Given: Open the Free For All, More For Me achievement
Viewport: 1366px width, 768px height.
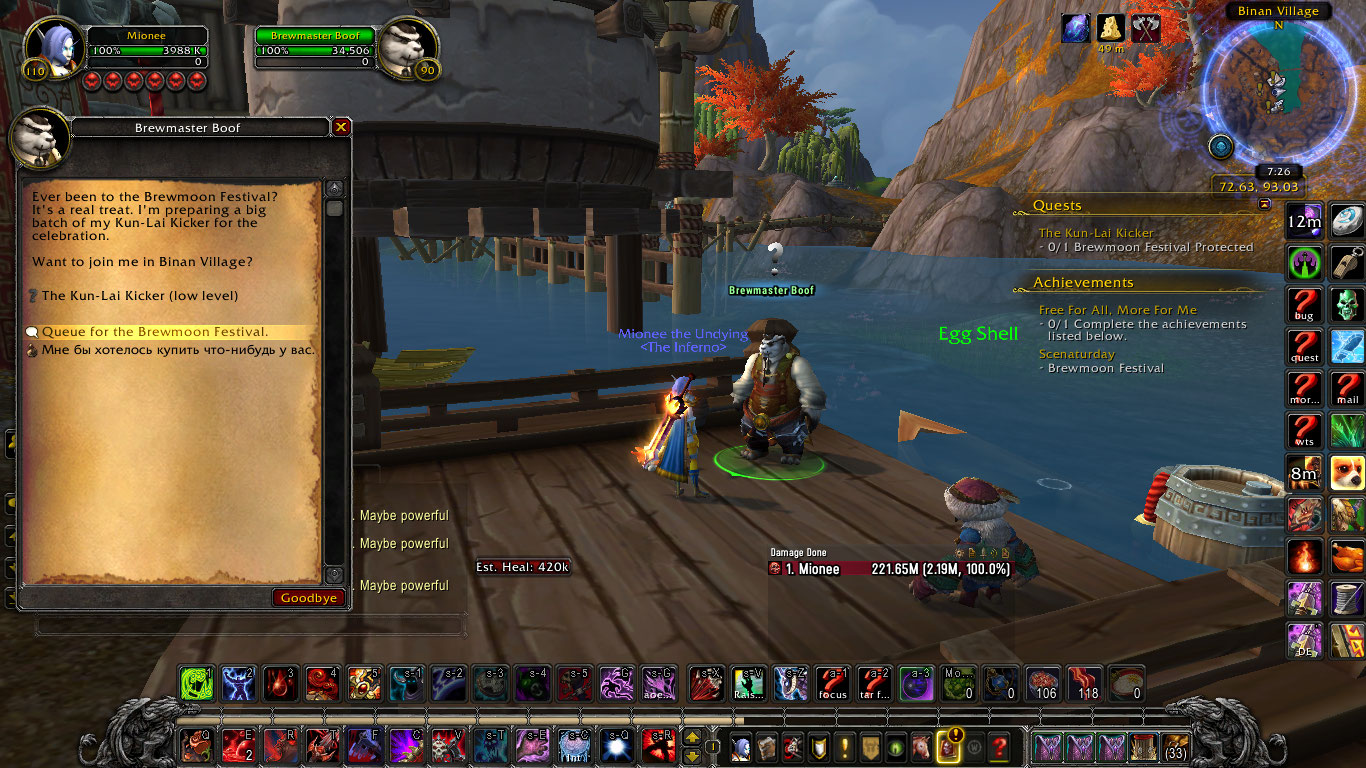Looking at the screenshot, I should tap(1117, 310).
